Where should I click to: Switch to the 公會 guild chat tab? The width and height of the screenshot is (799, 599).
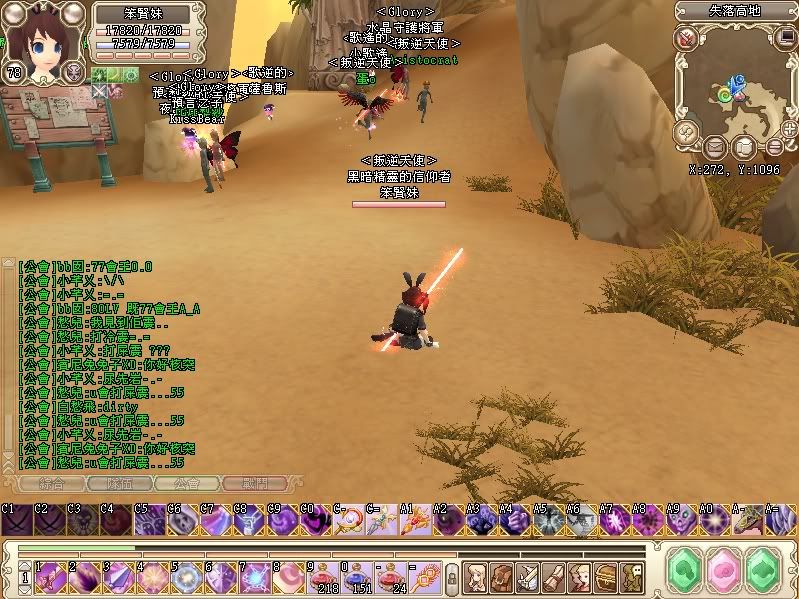186,483
